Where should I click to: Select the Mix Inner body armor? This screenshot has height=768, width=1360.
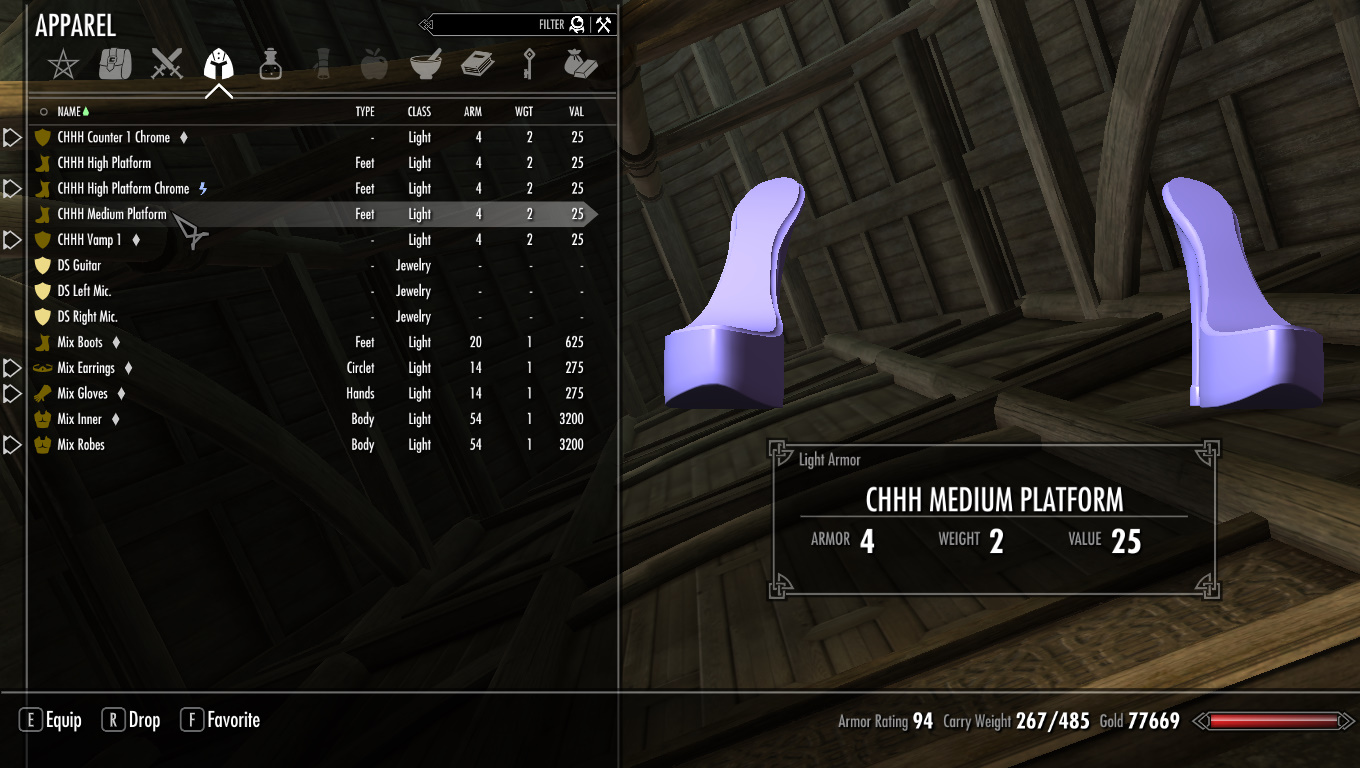coord(80,419)
